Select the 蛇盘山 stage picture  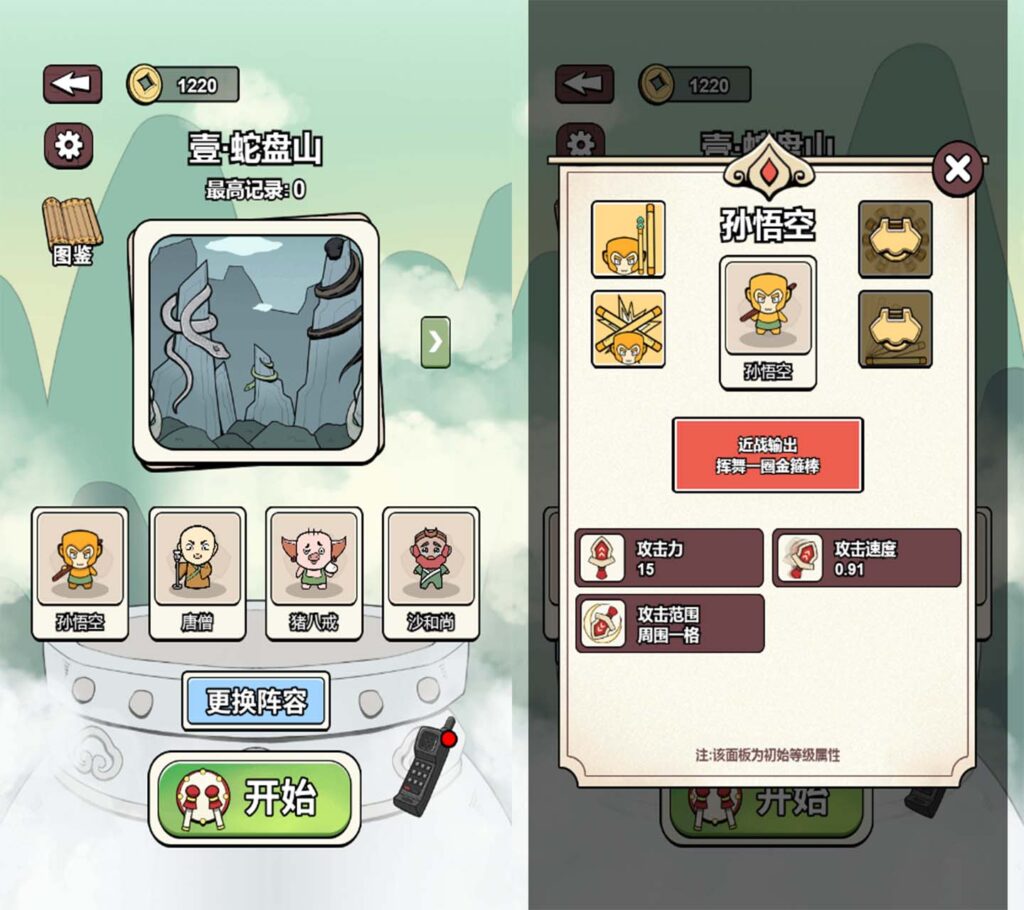(256, 342)
